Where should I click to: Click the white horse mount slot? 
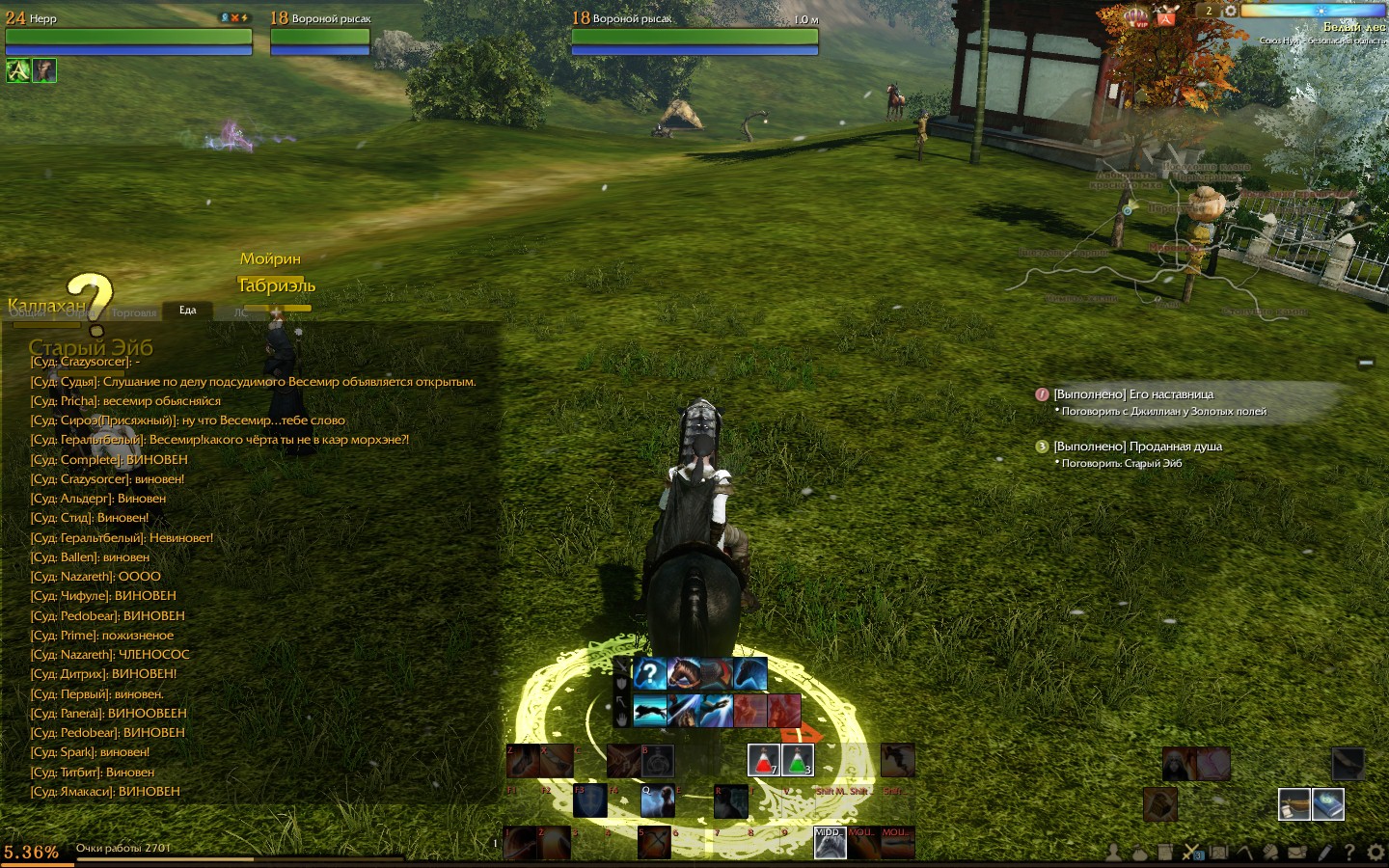click(830, 842)
